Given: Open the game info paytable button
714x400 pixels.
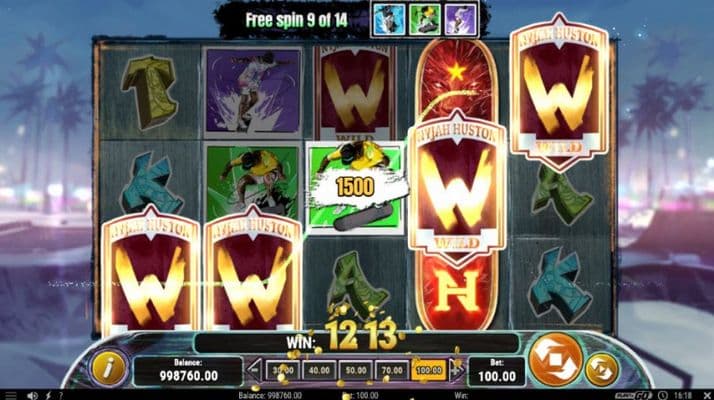Looking at the screenshot, I should [107, 368].
